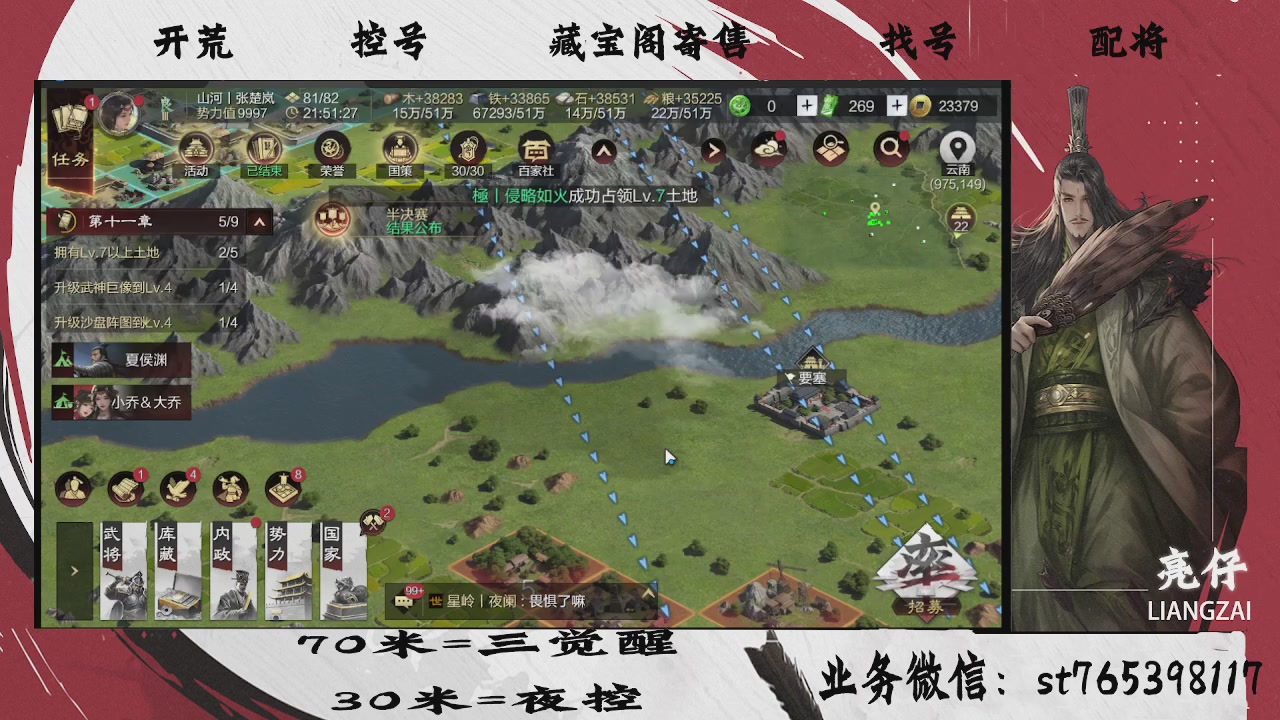Open the chat bubble icon with badge 2
The width and height of the screenshot is (1280, 720).
pyautogui.click(x=374, y=523)
